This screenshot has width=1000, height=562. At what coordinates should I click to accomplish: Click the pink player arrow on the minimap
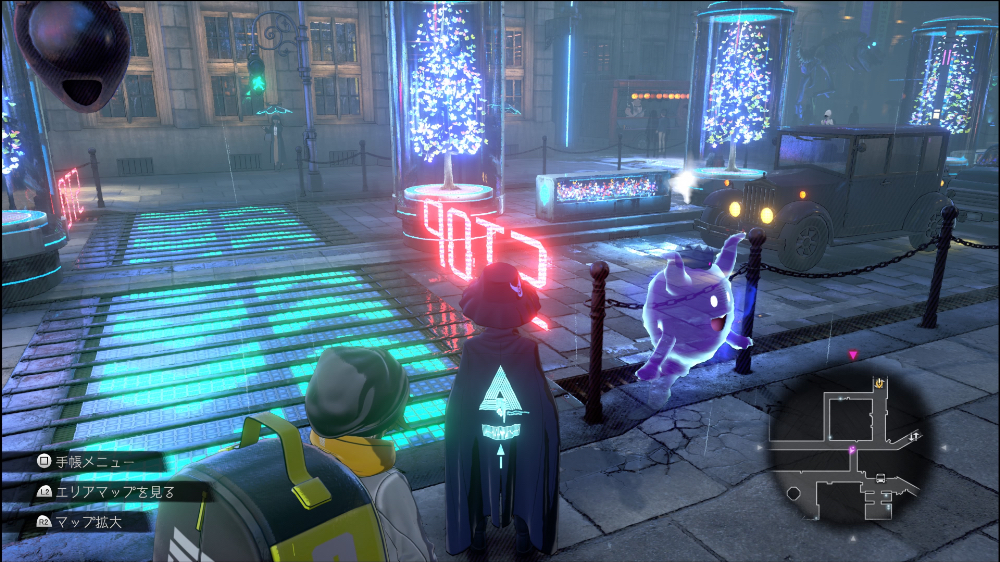point(851,451)
